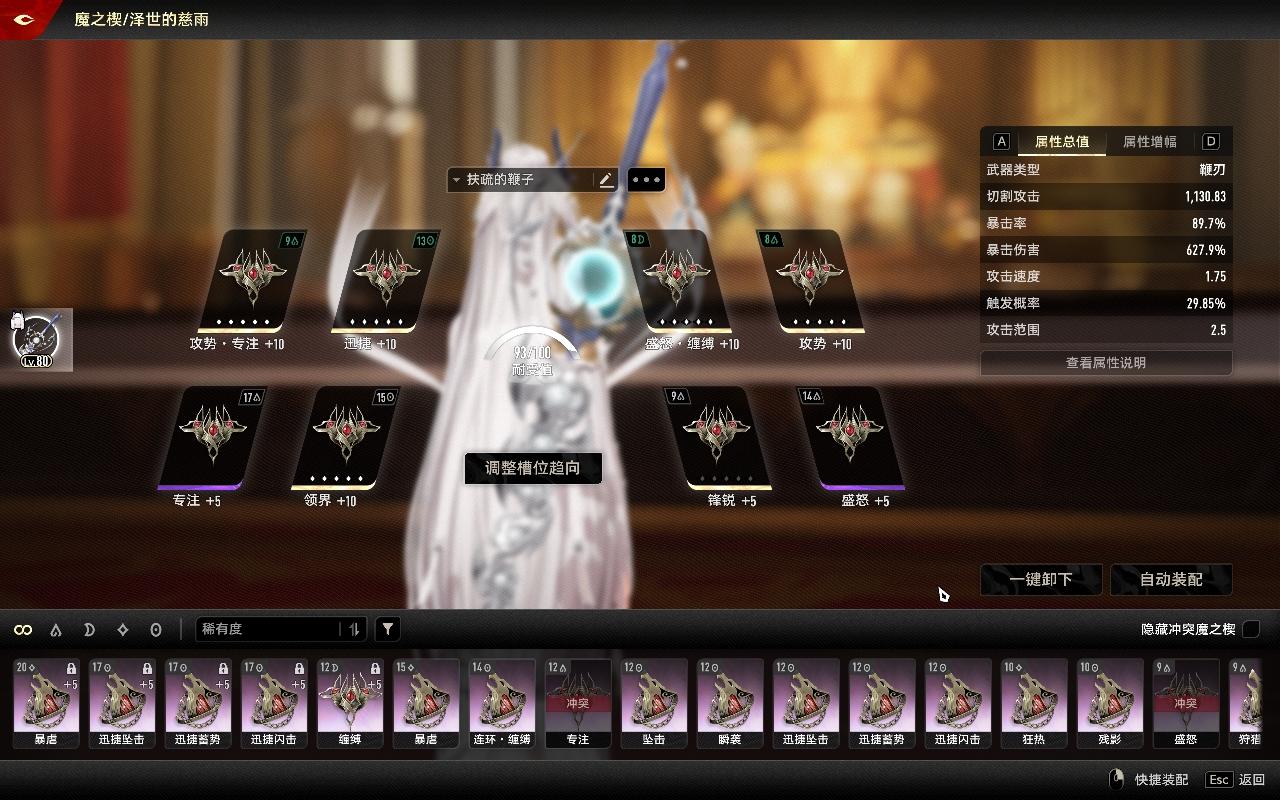The height and width of the screenshot is (800, 1280).
Task: Switch to the 属性增幅 tab
Action: tap(1149, 142)
